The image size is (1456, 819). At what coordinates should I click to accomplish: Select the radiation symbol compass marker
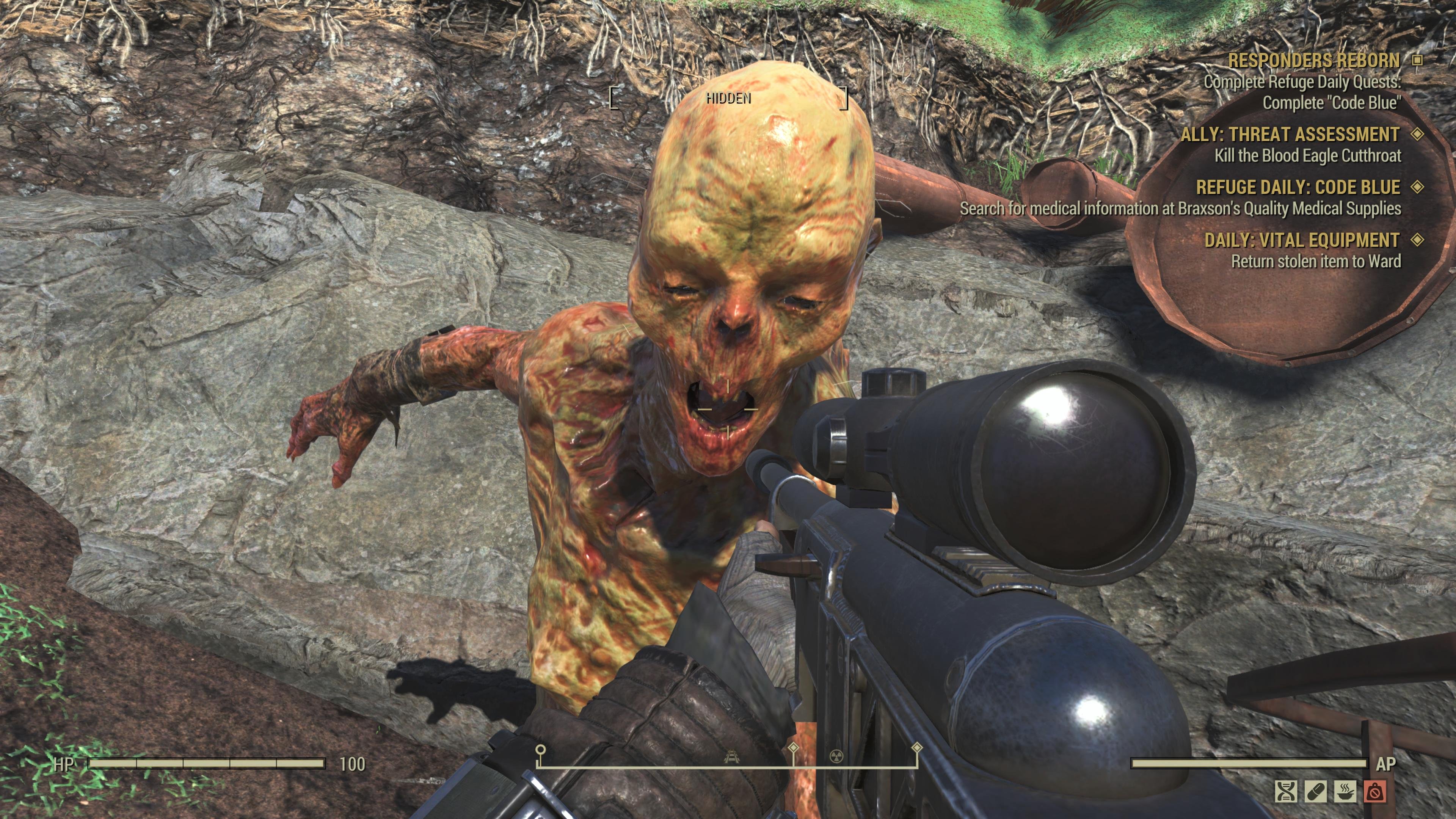(x=836, y=756)
